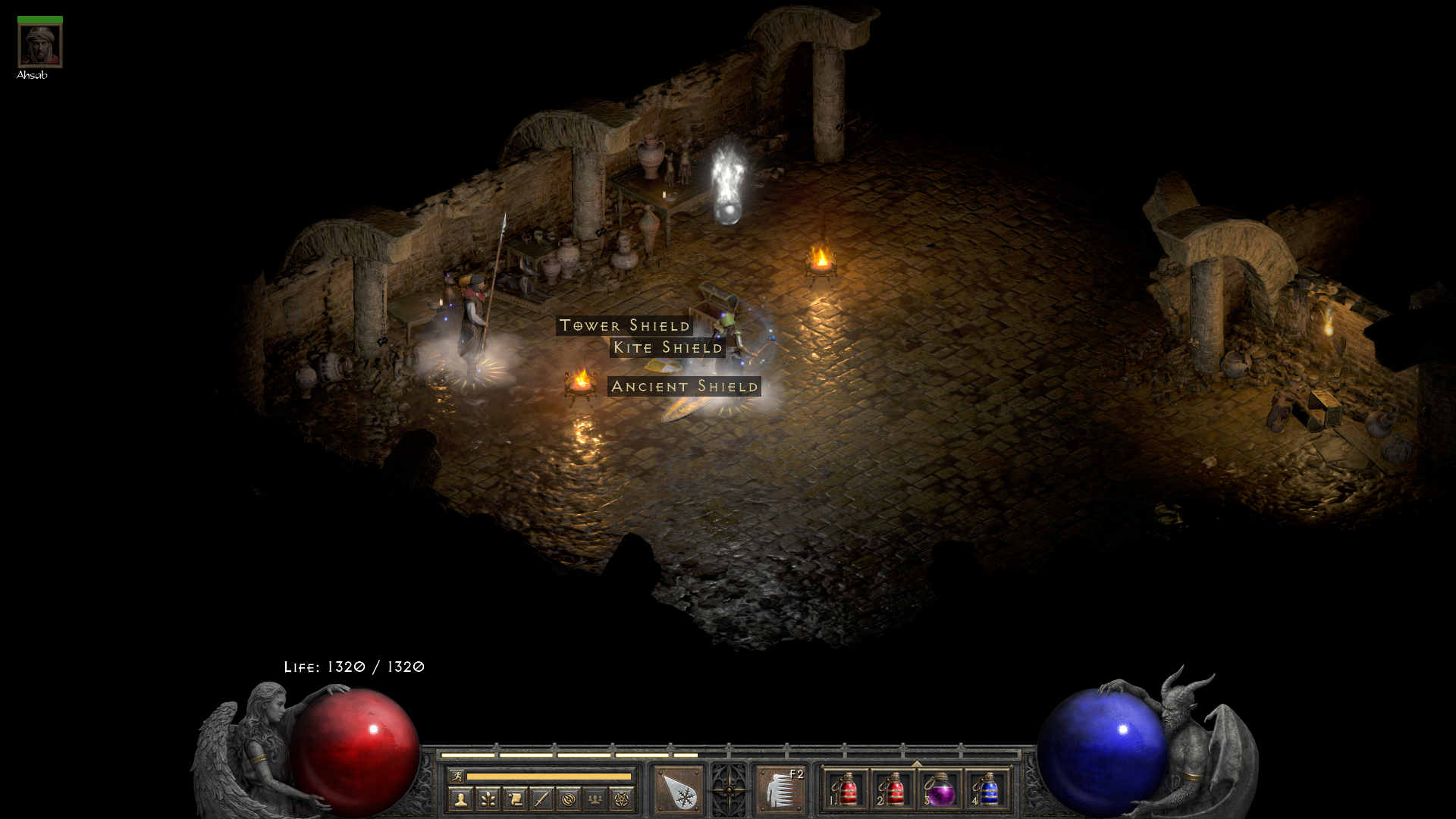Open the Skill Tree icon
This screenshot has height=819, width=1456.
click(488, 798)
